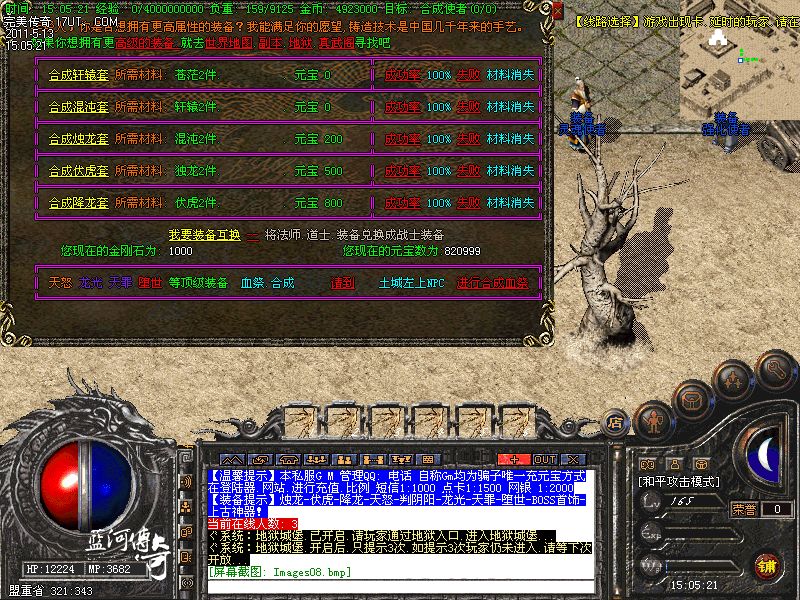
Task: Choose the 合成伏虎套 synthesis link
Action: [x=79, y=171]
